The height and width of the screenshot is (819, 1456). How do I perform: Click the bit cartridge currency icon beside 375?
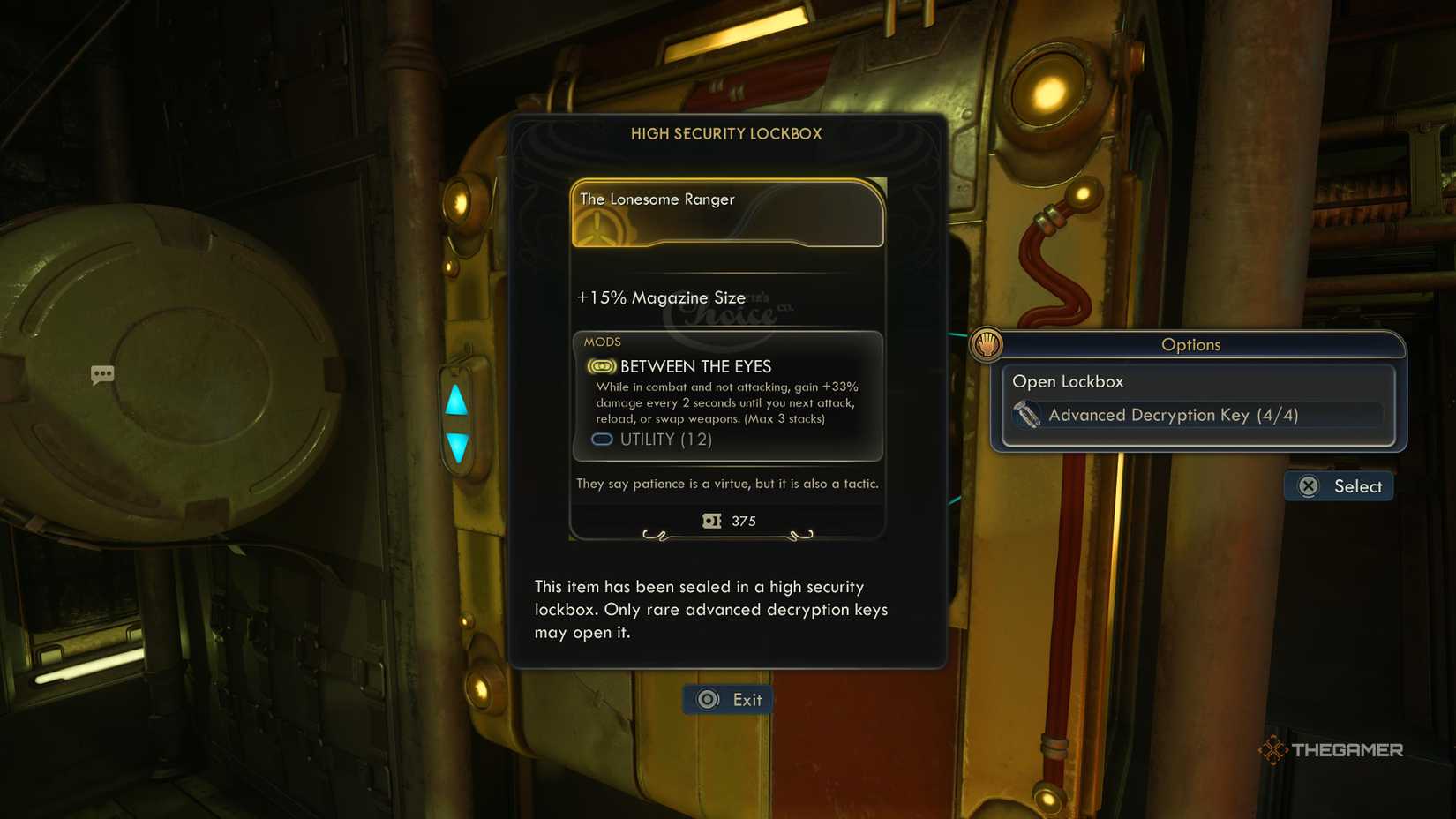point(711,521)
